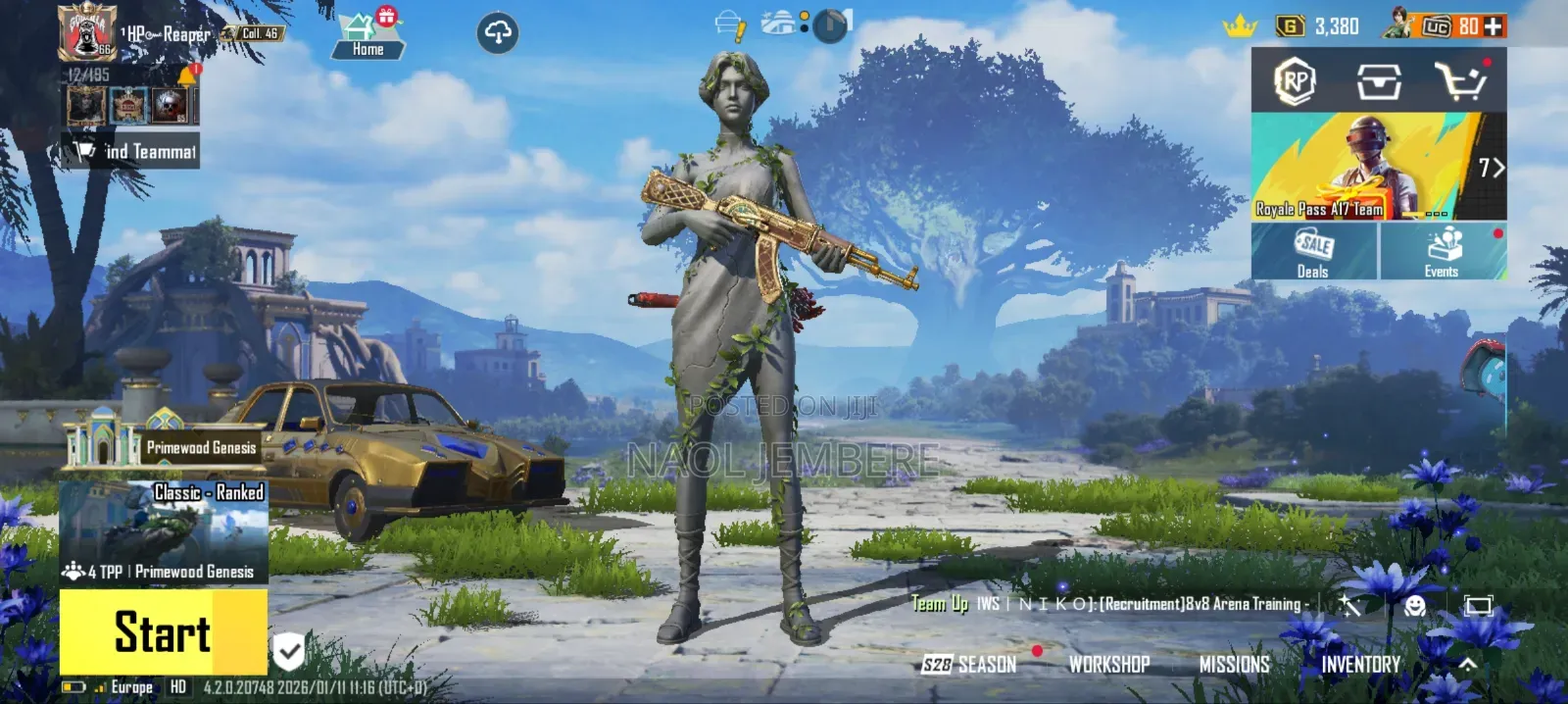Image resolution: width=1568 pixels, height=704 pixels.
Task: Open the shopping cart shop
Action: click(x=1460, y=81)
